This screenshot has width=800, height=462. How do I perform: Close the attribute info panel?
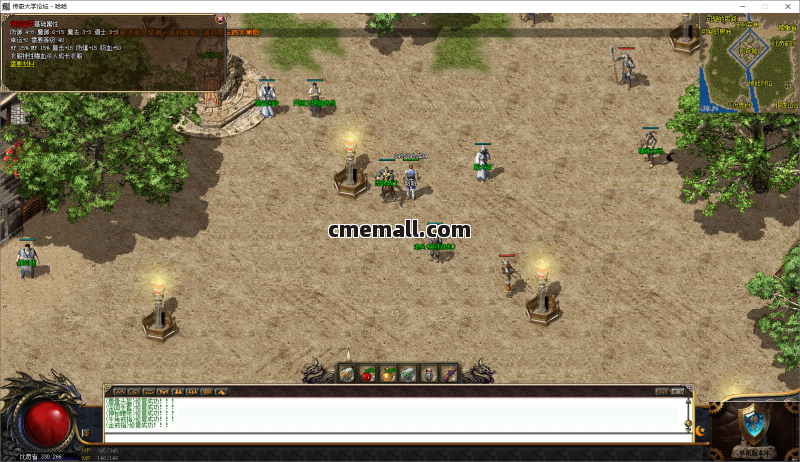click(220, 19)
